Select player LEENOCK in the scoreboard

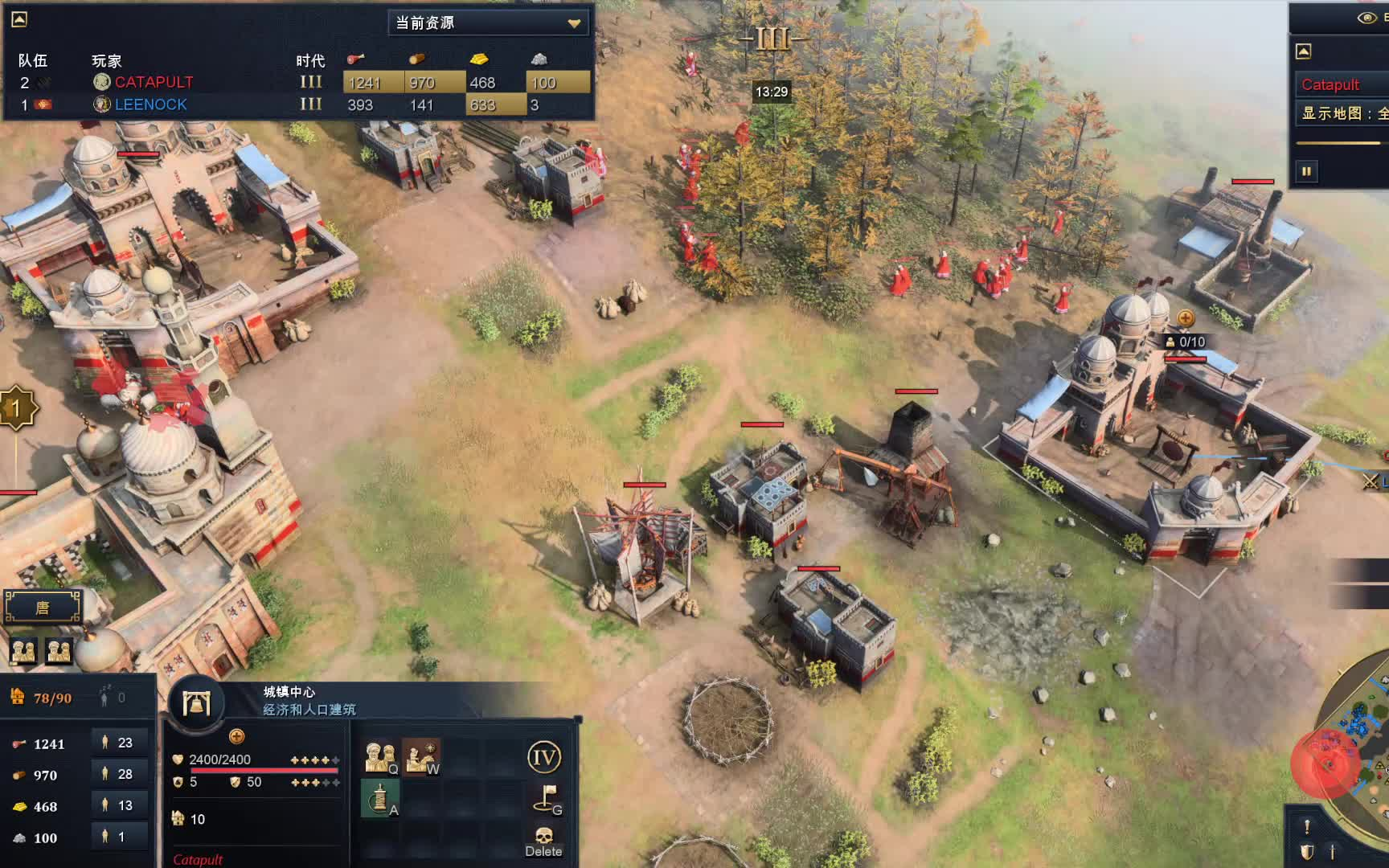pyautogui.click(x=150, y=104)
